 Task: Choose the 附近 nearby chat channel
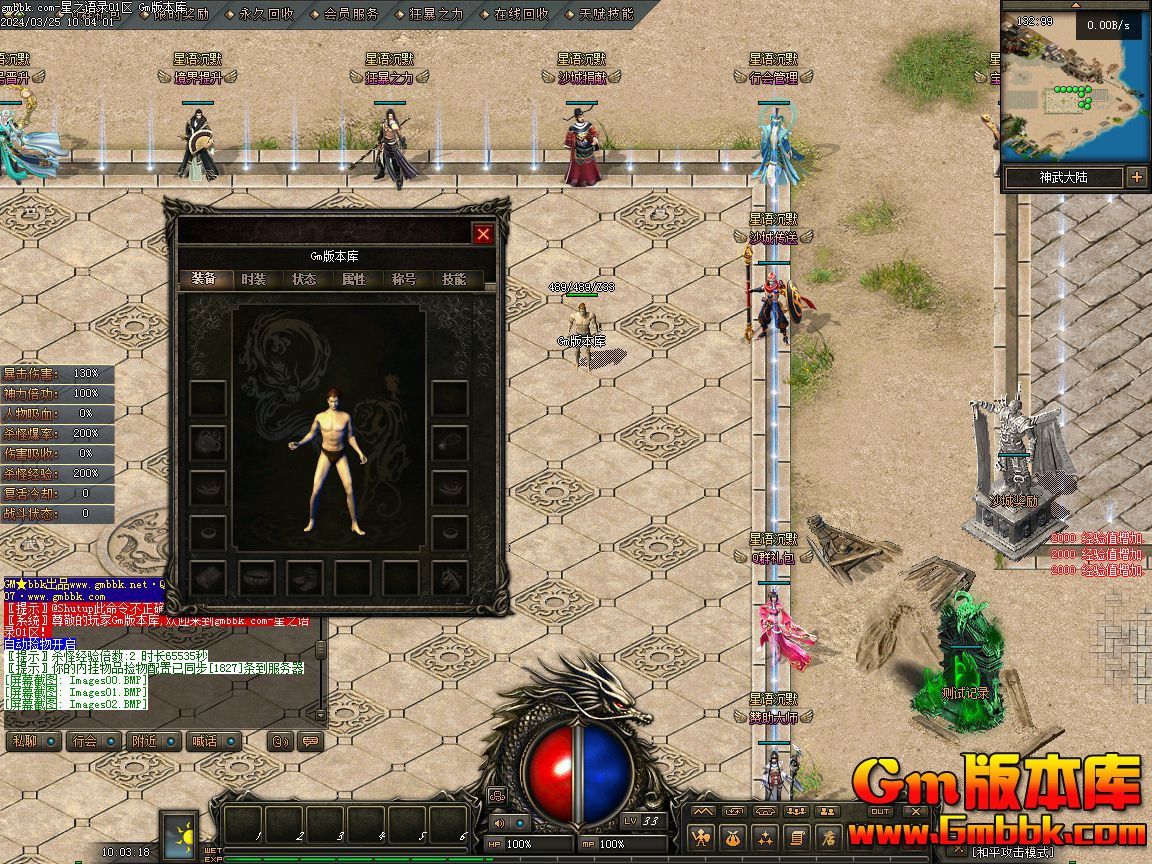[x=143, y=741]
